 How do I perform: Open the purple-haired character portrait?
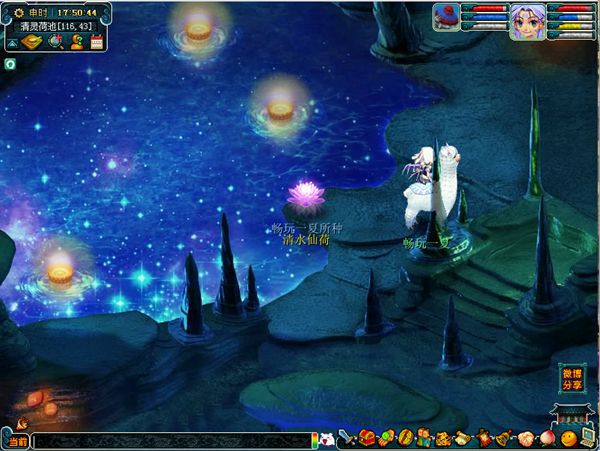coord(526,21)
